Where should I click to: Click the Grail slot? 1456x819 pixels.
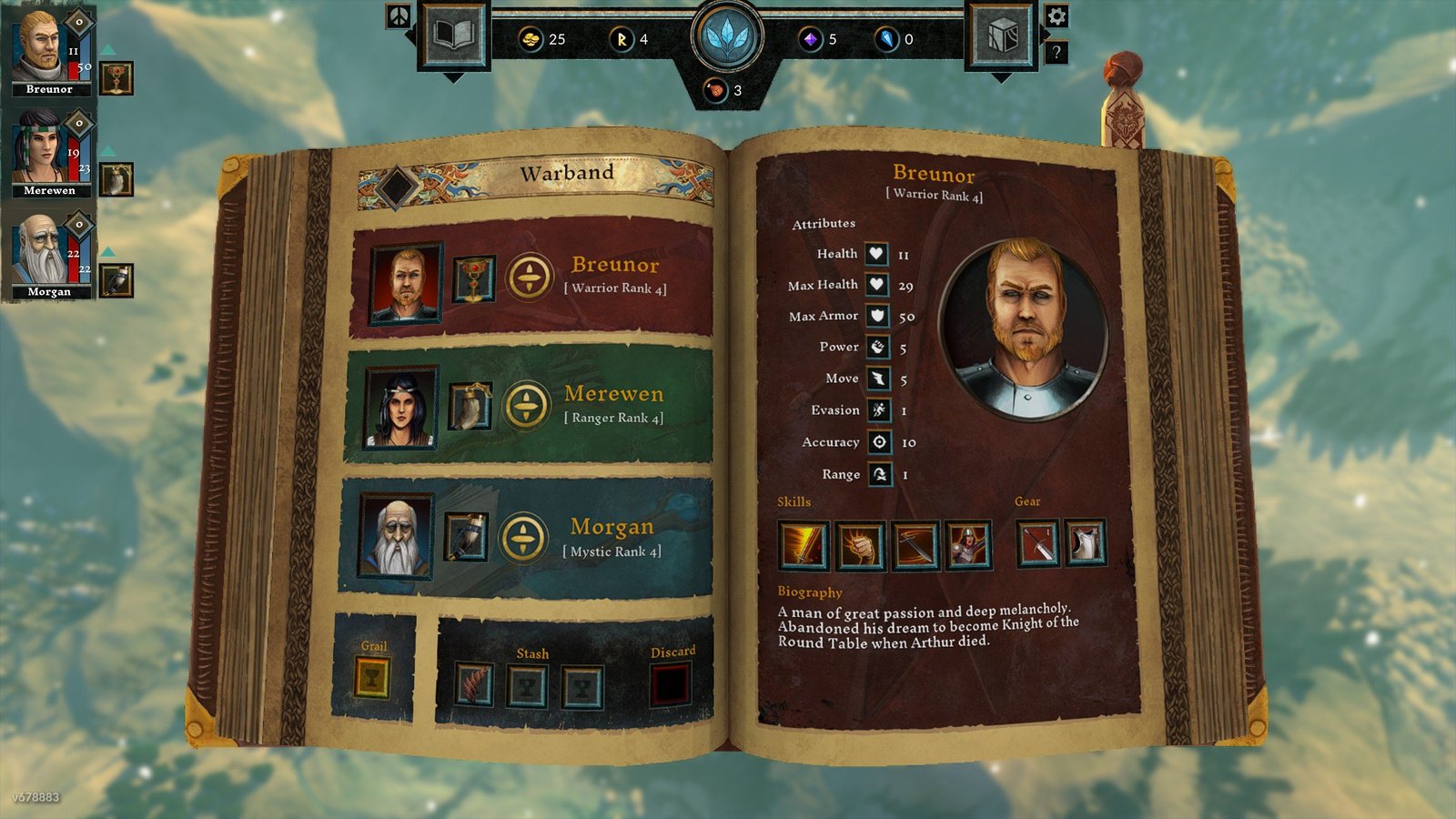pyautogui.click(x=372, y=678)
